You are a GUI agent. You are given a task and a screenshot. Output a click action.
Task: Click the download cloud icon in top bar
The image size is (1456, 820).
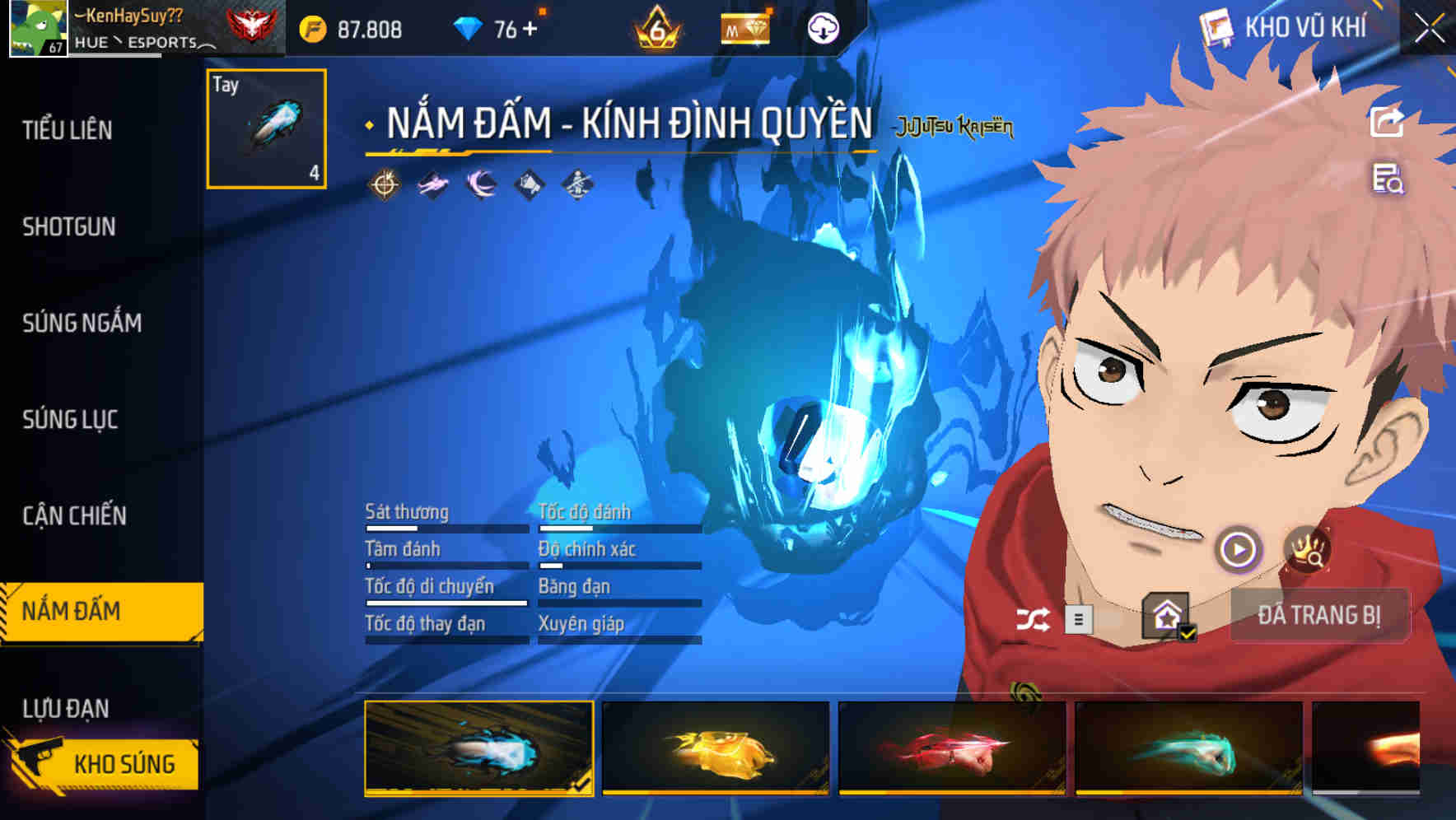821,27
